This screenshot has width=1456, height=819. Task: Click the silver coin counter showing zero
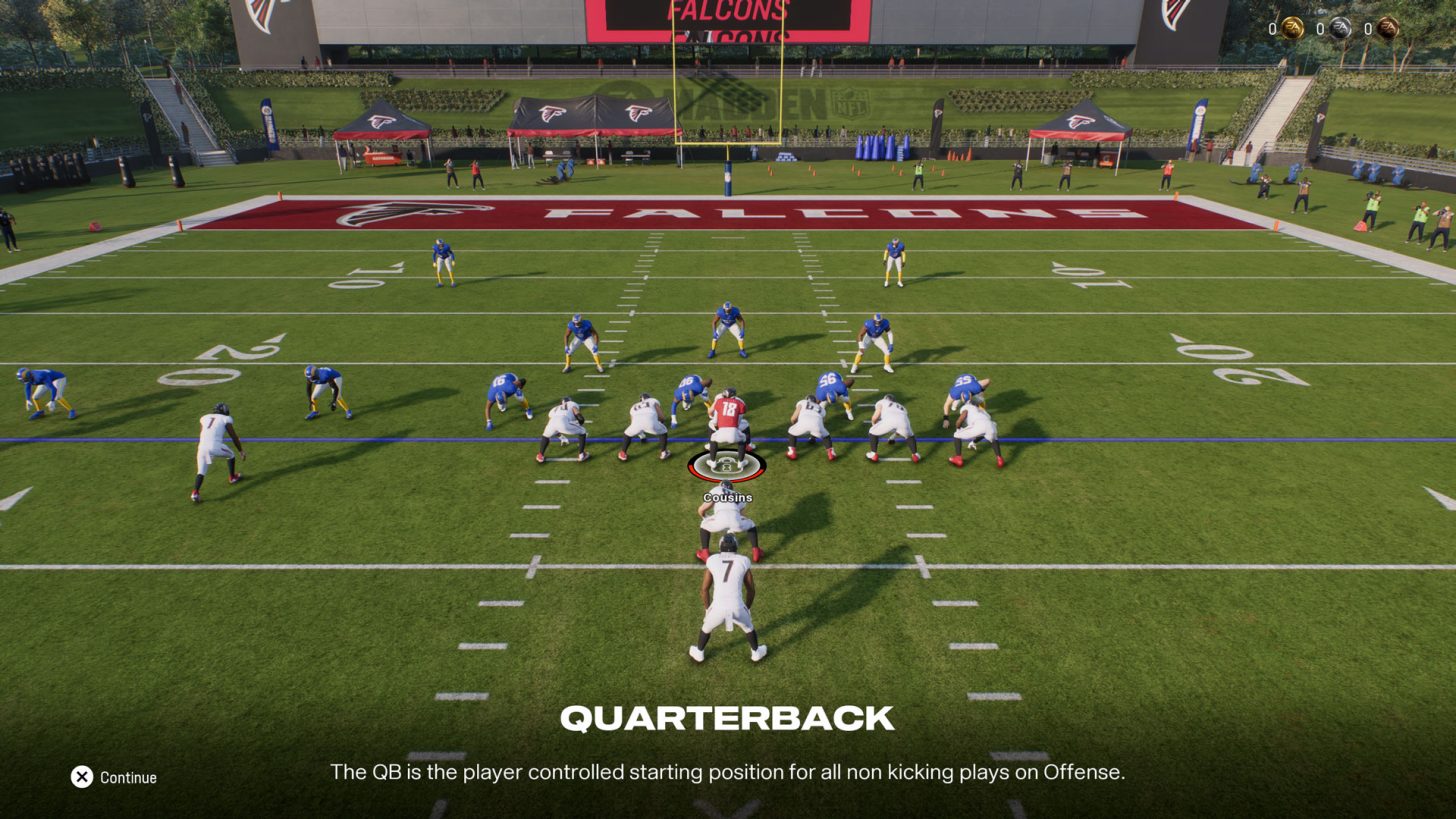1320,29
